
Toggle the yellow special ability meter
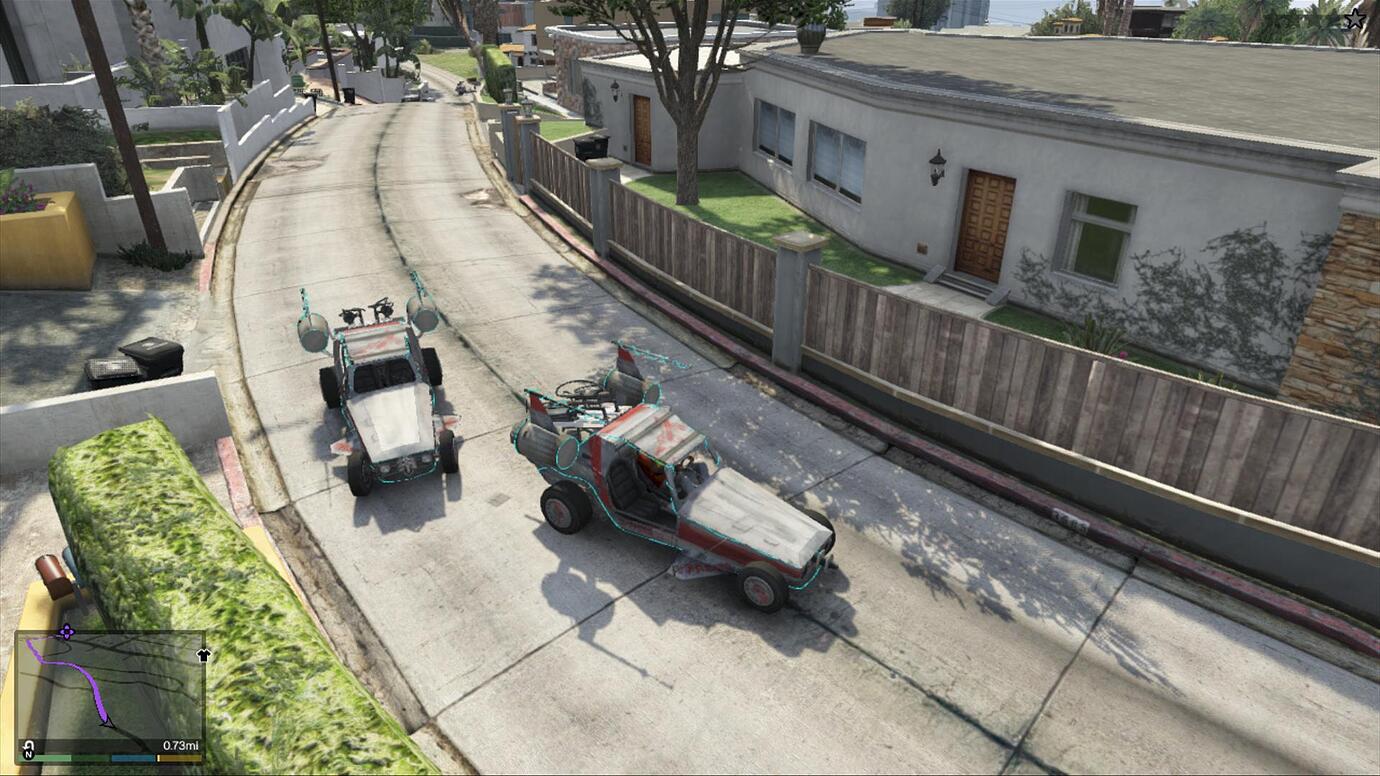pyautogui.click(x=180, y=757)
